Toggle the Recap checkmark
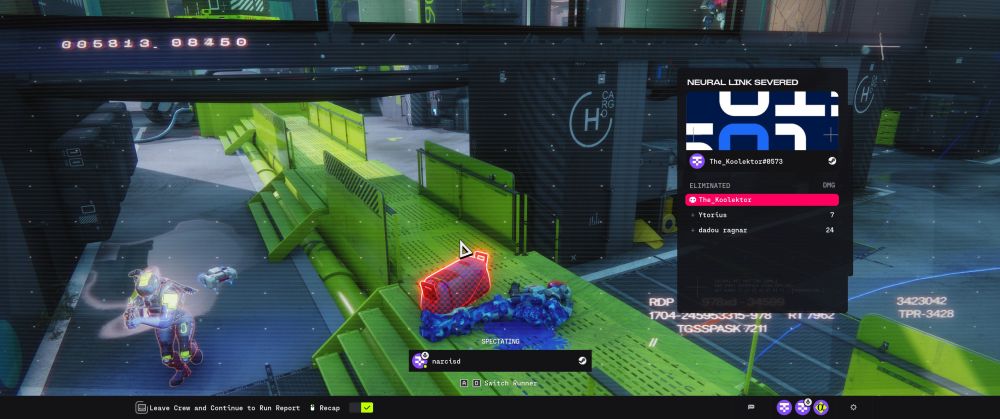Screen dimensions: 1000x419 pos(367,408)
